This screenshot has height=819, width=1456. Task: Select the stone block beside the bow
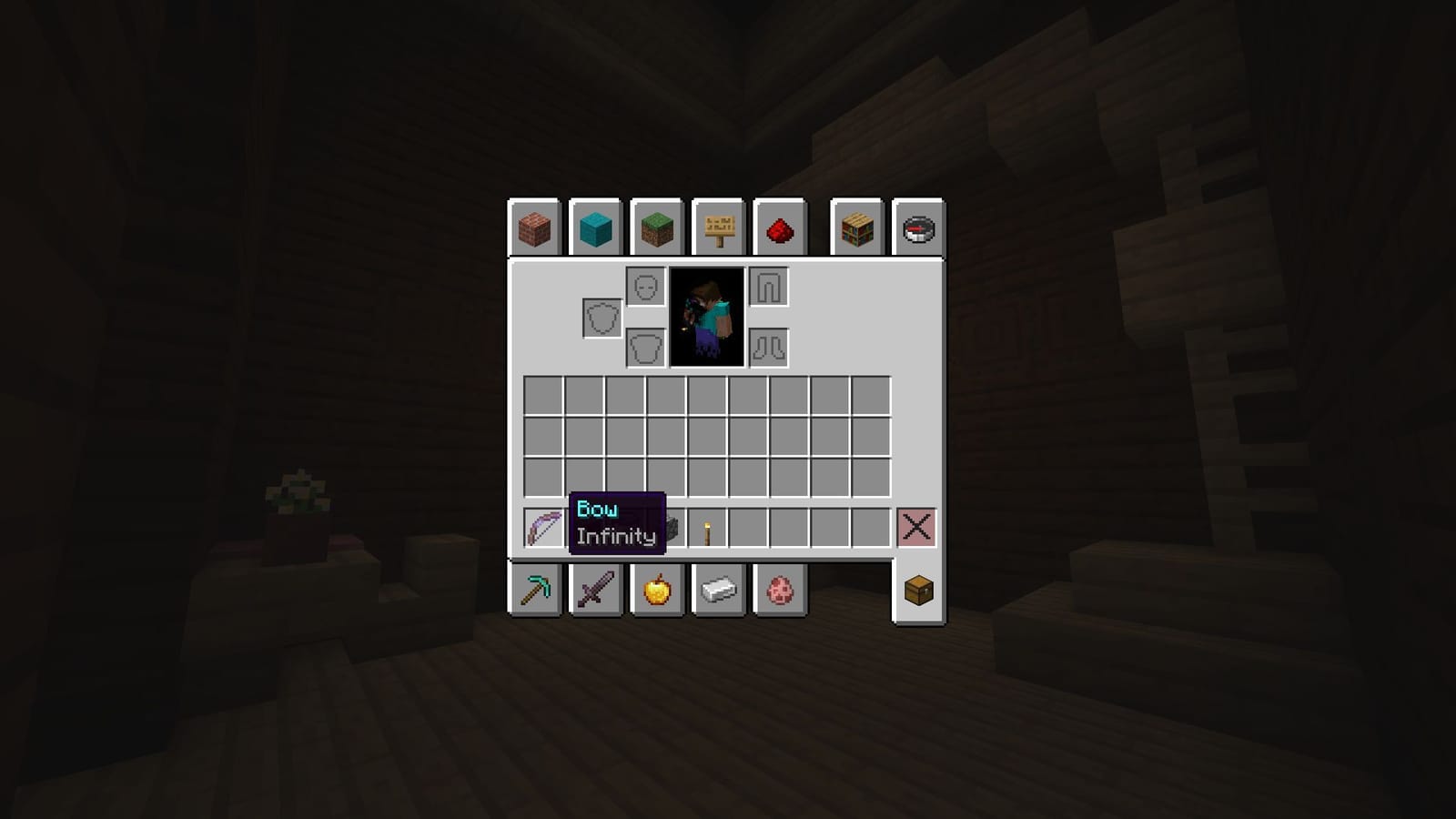pos(671,524)
